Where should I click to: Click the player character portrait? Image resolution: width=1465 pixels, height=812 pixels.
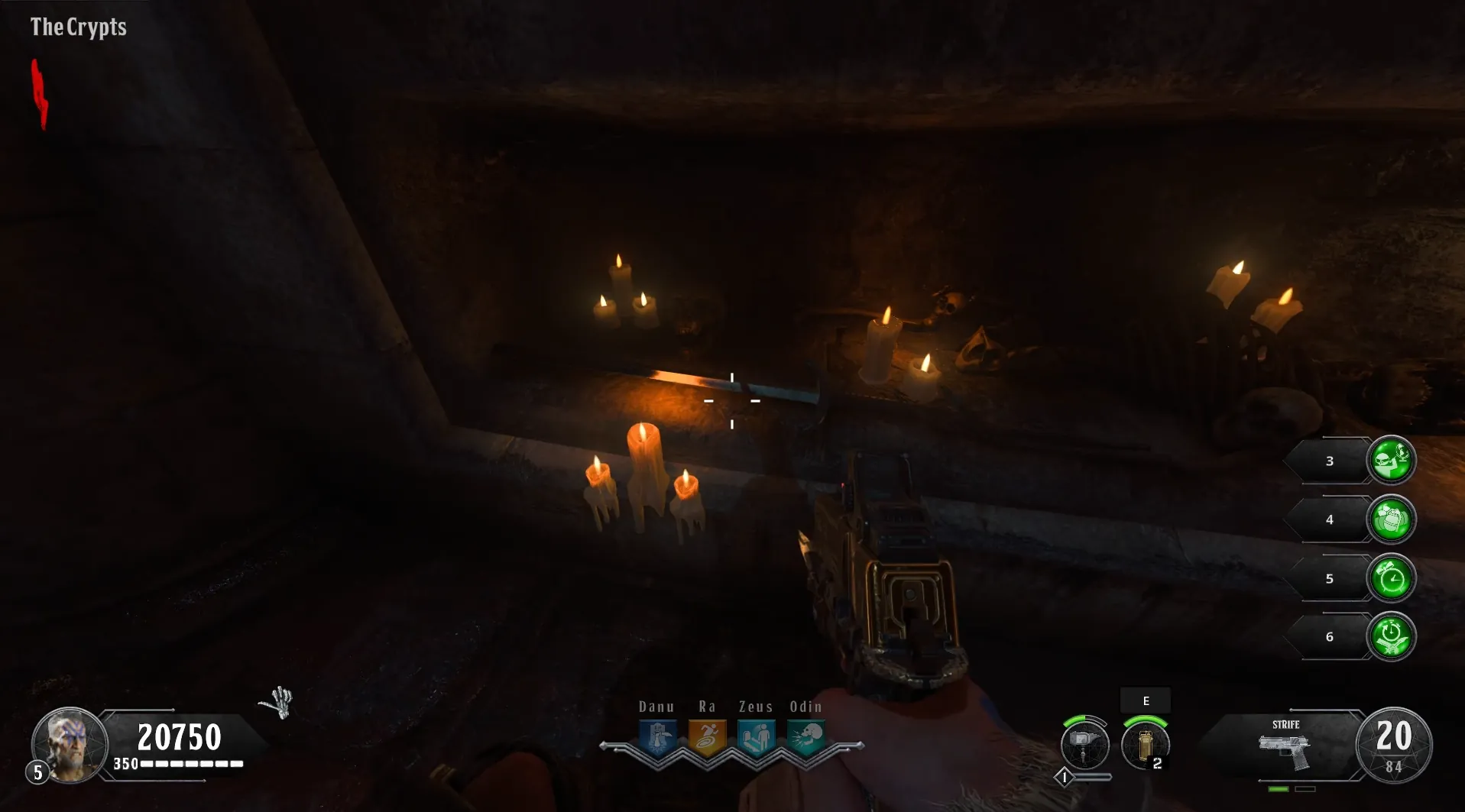[70, 744]
